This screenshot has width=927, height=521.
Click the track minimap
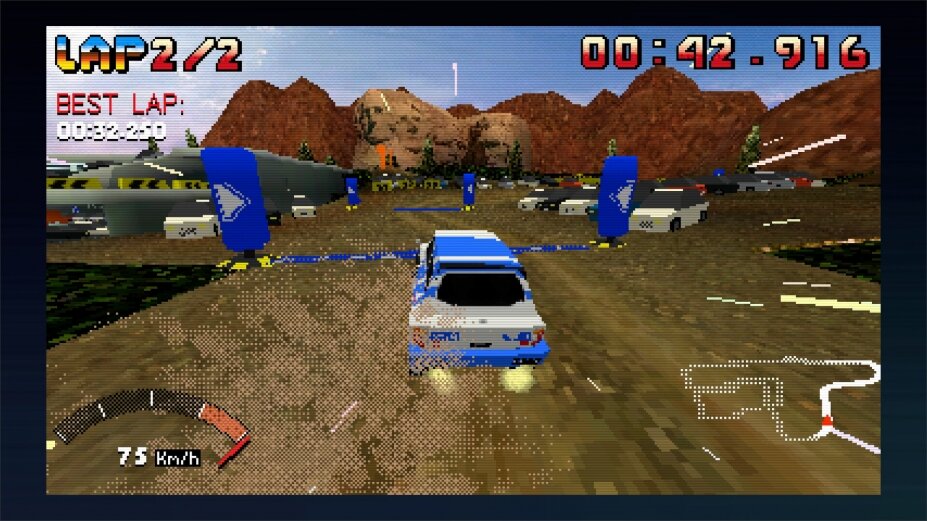point(780,402)
